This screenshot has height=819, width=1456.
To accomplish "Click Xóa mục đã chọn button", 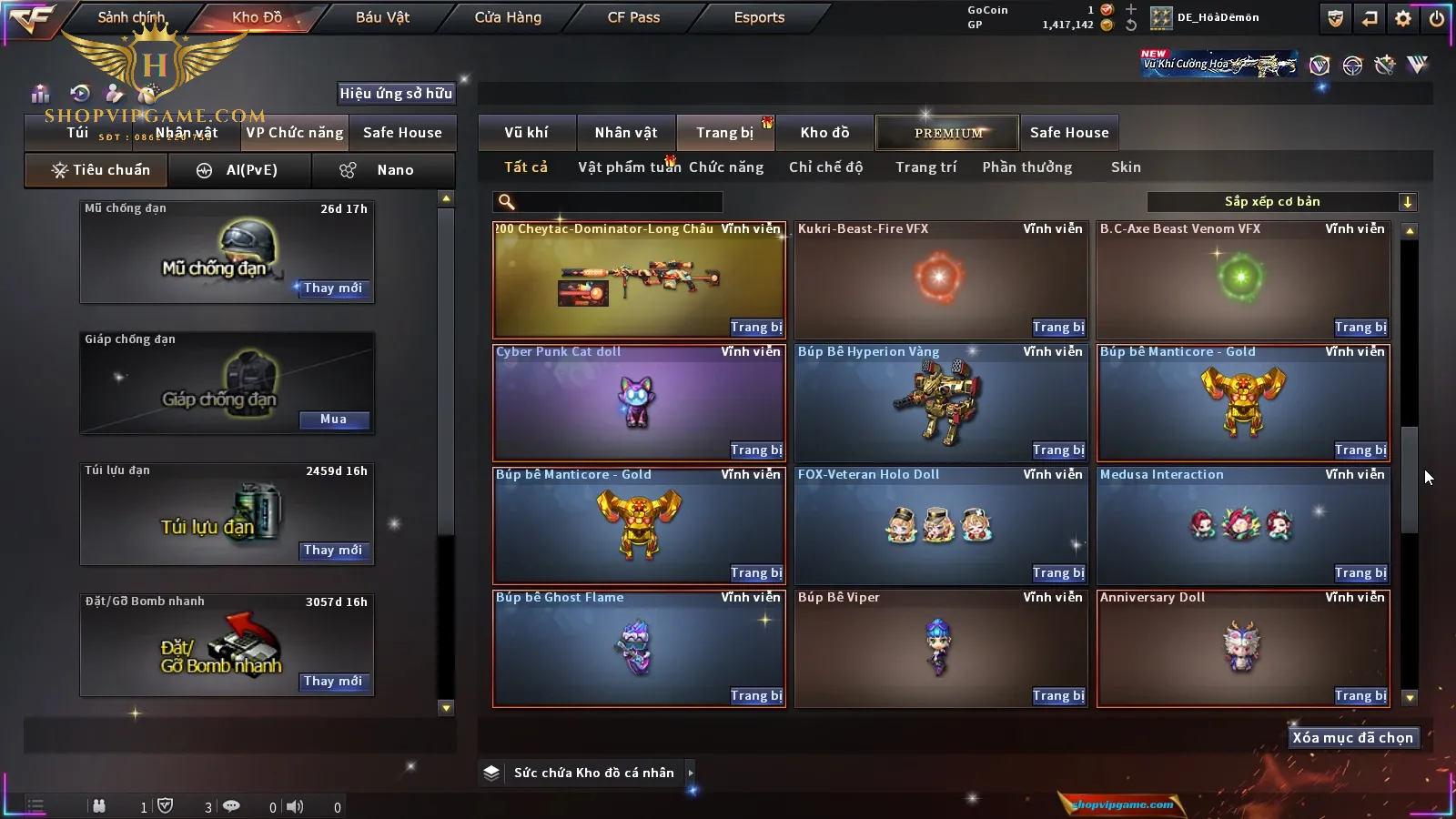I will [1352, 738].
